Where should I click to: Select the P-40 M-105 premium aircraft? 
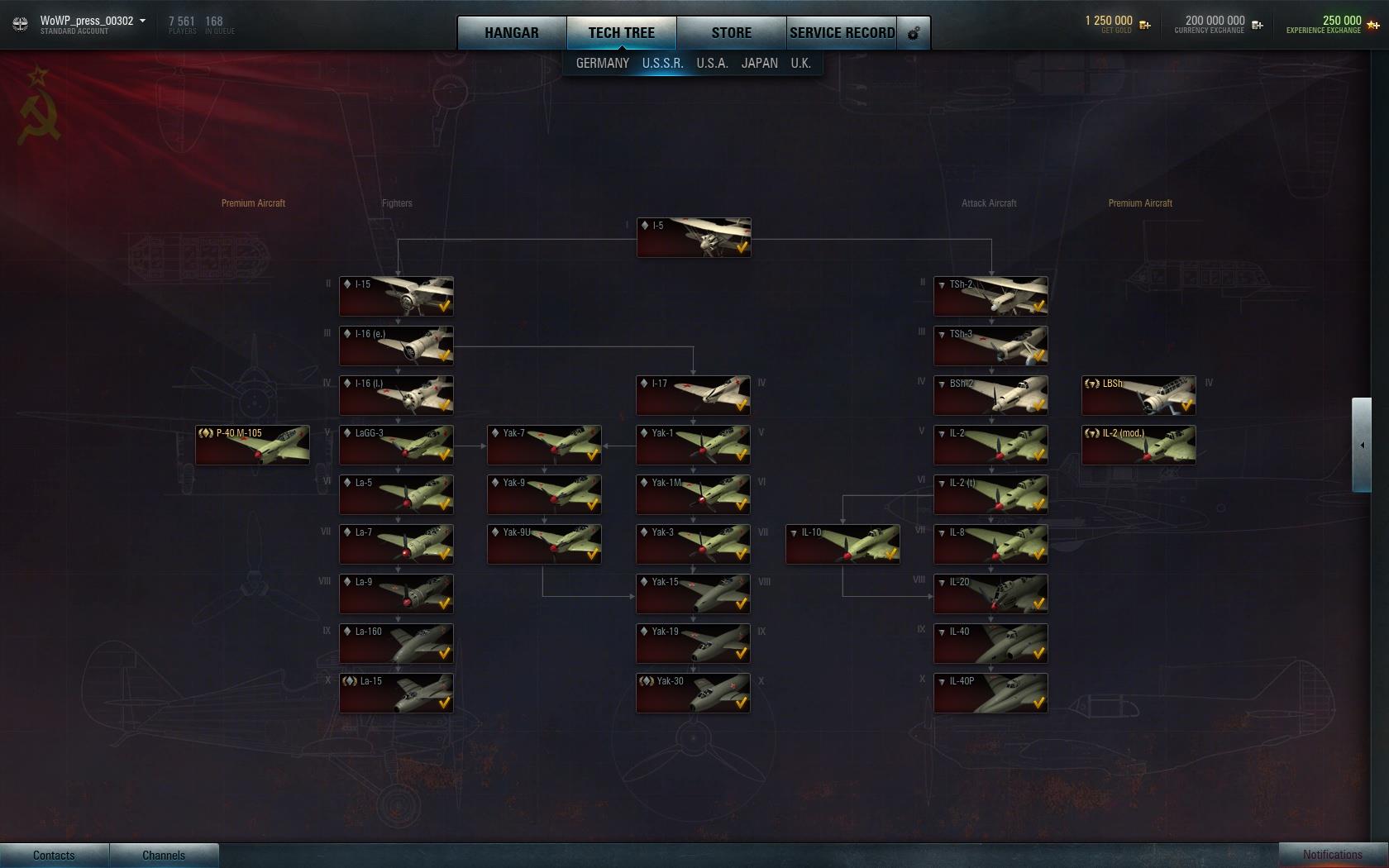tap(252, 445)
